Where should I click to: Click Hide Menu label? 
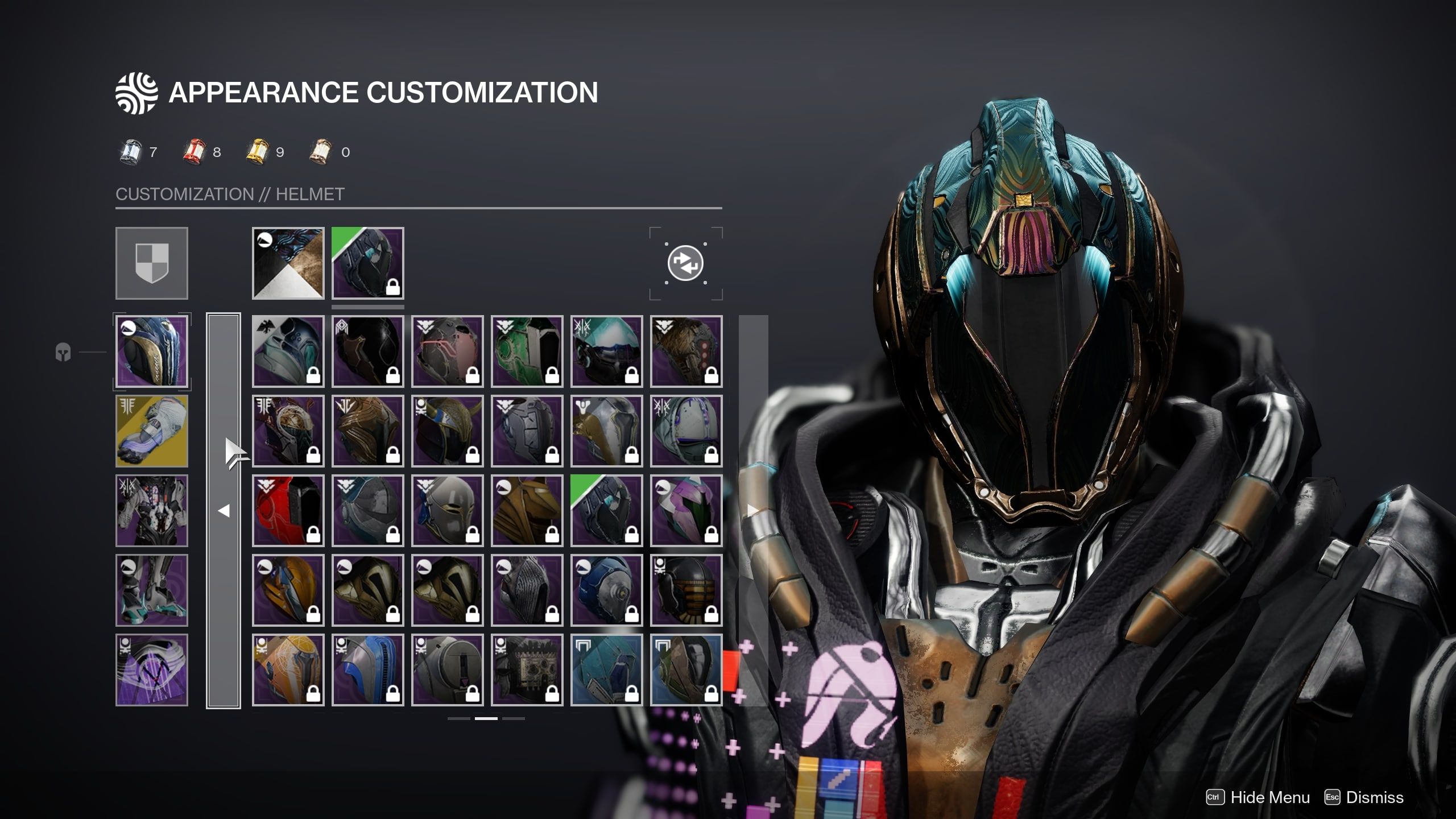coord(1269,797)
